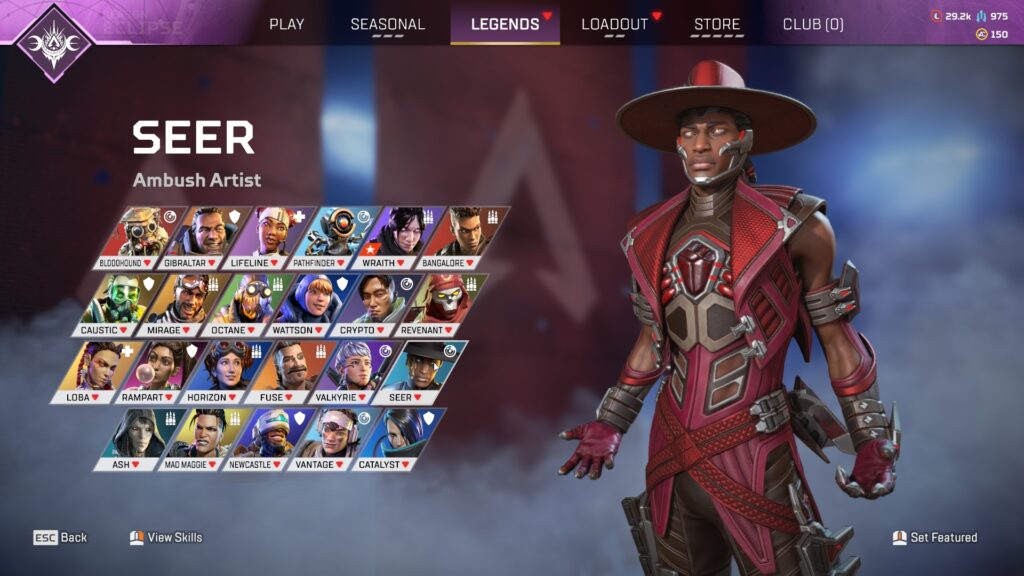
Task: Set Seer as featured legend
Action: click(x=935, y=537)
